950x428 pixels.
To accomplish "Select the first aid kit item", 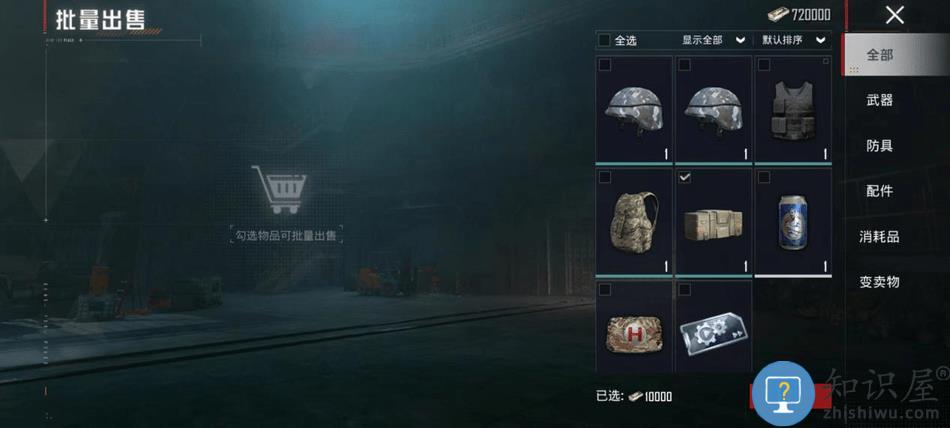I will tap(634, 329).
